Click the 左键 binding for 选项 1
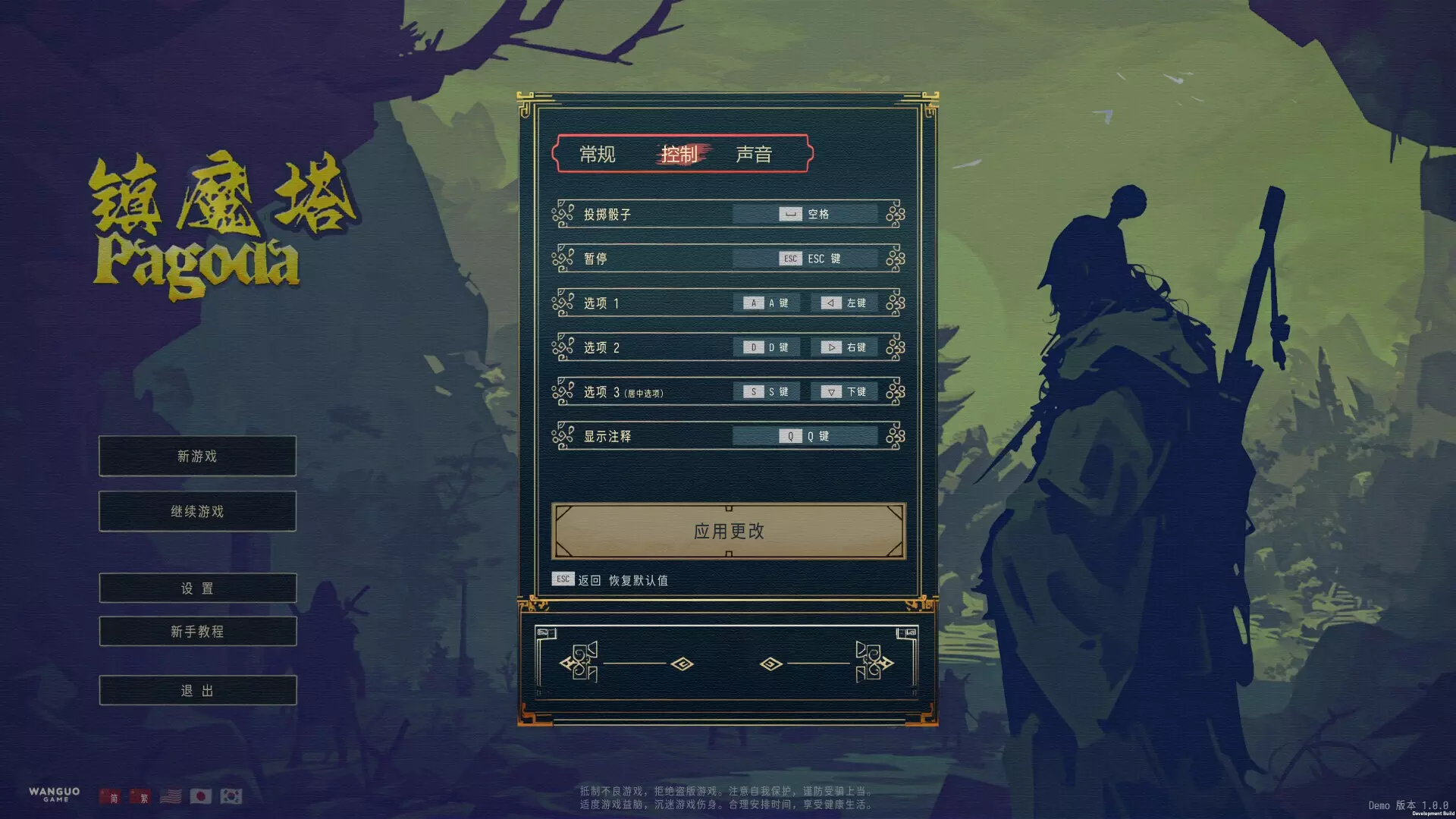1456x819 pixels. 844,303
